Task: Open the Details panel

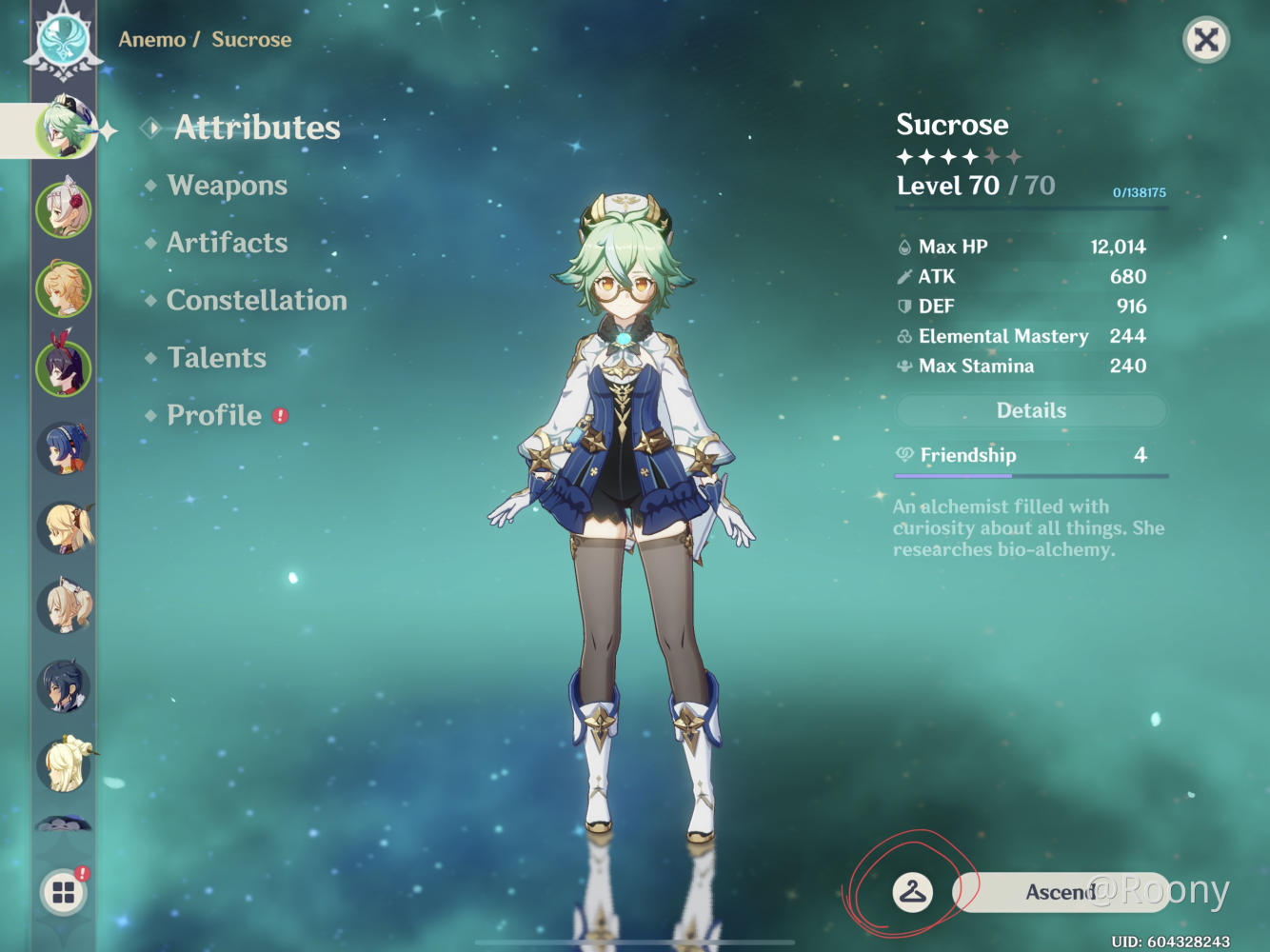Action: (1031, 410)
